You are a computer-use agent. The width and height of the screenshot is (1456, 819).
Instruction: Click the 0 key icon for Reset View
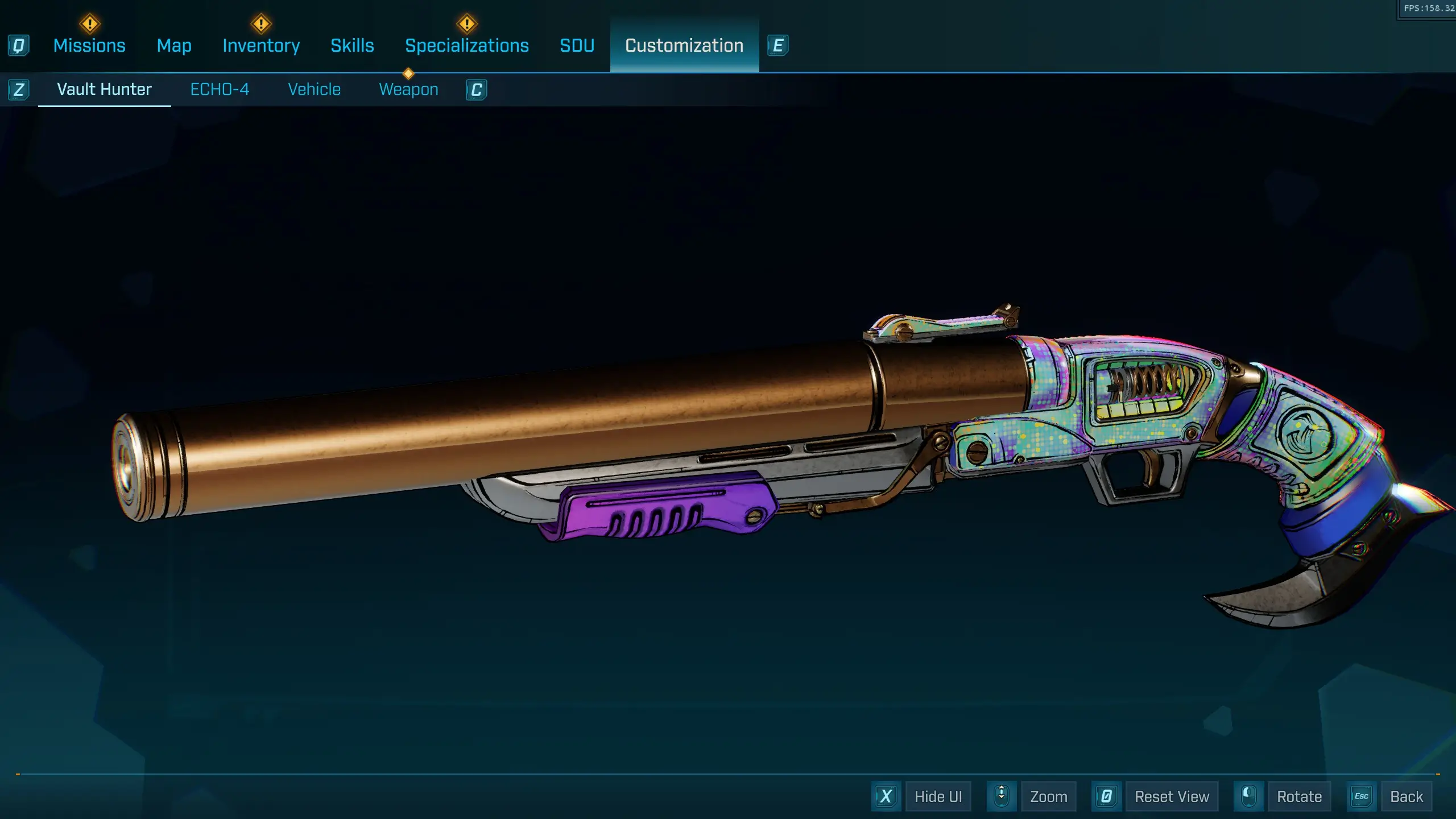tap(1107, 796)
